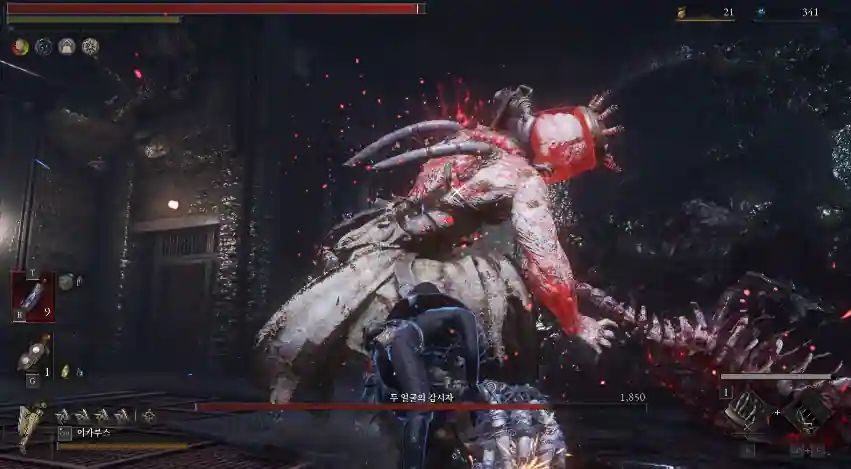Select the right Fable Art skill icon
This screenshot has width=851, height=469.
(805, 411)
